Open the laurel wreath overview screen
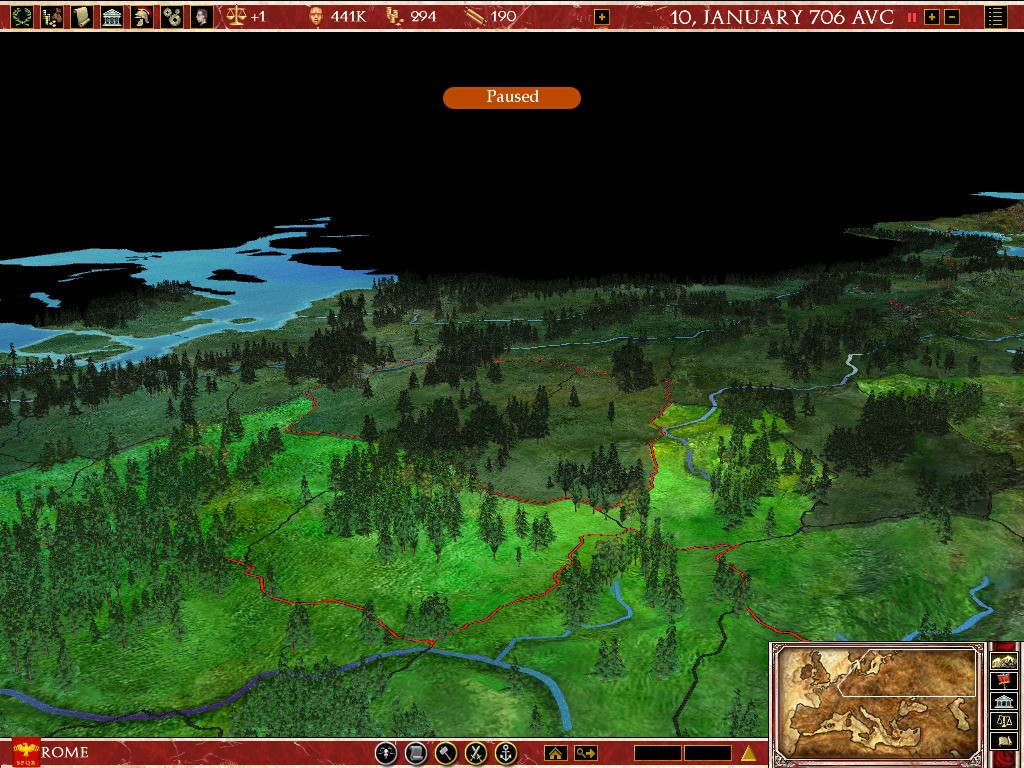The image size is (1024, 768). [21, 16]
